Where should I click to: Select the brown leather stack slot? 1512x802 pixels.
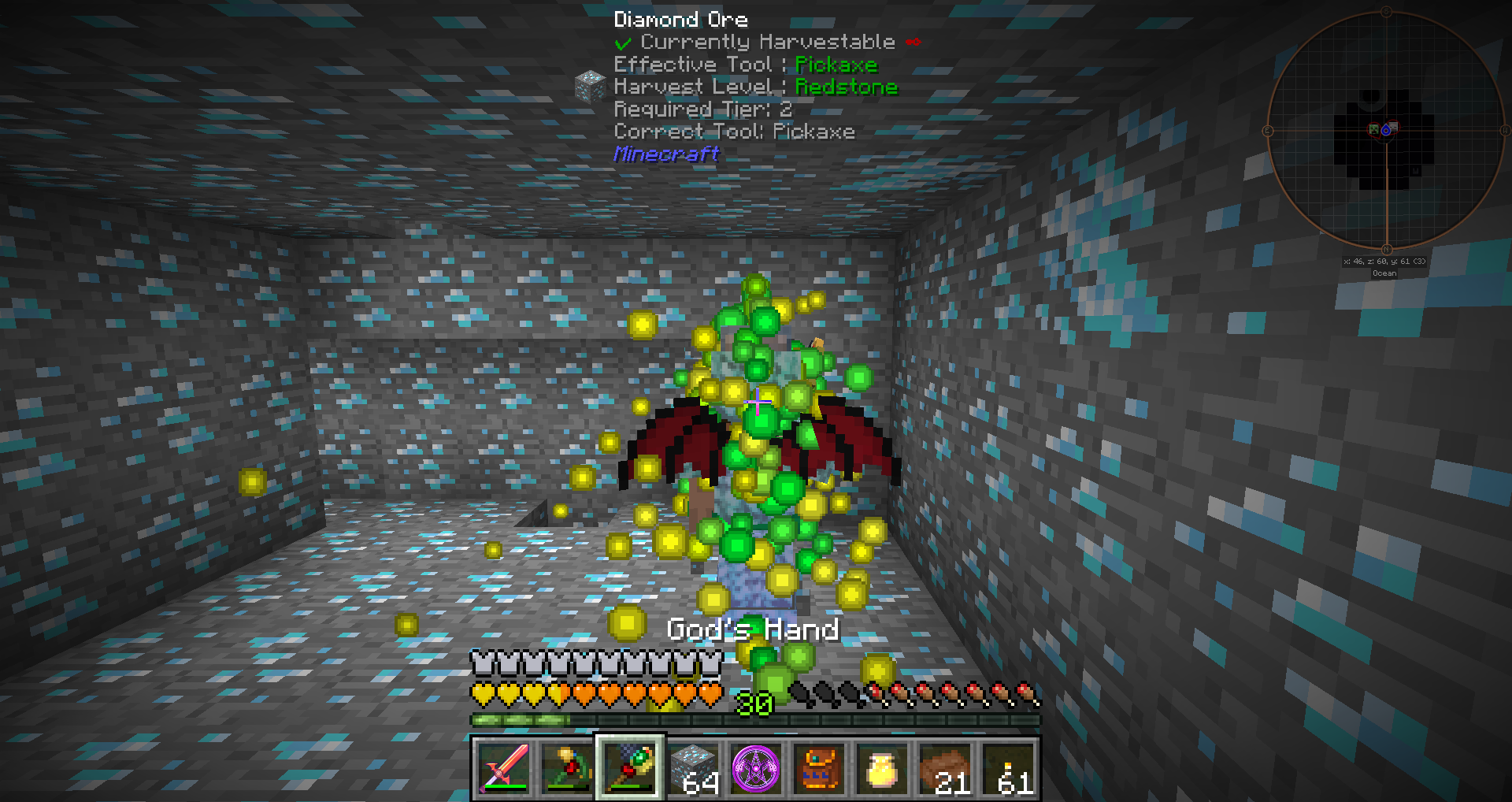[945, 768]
